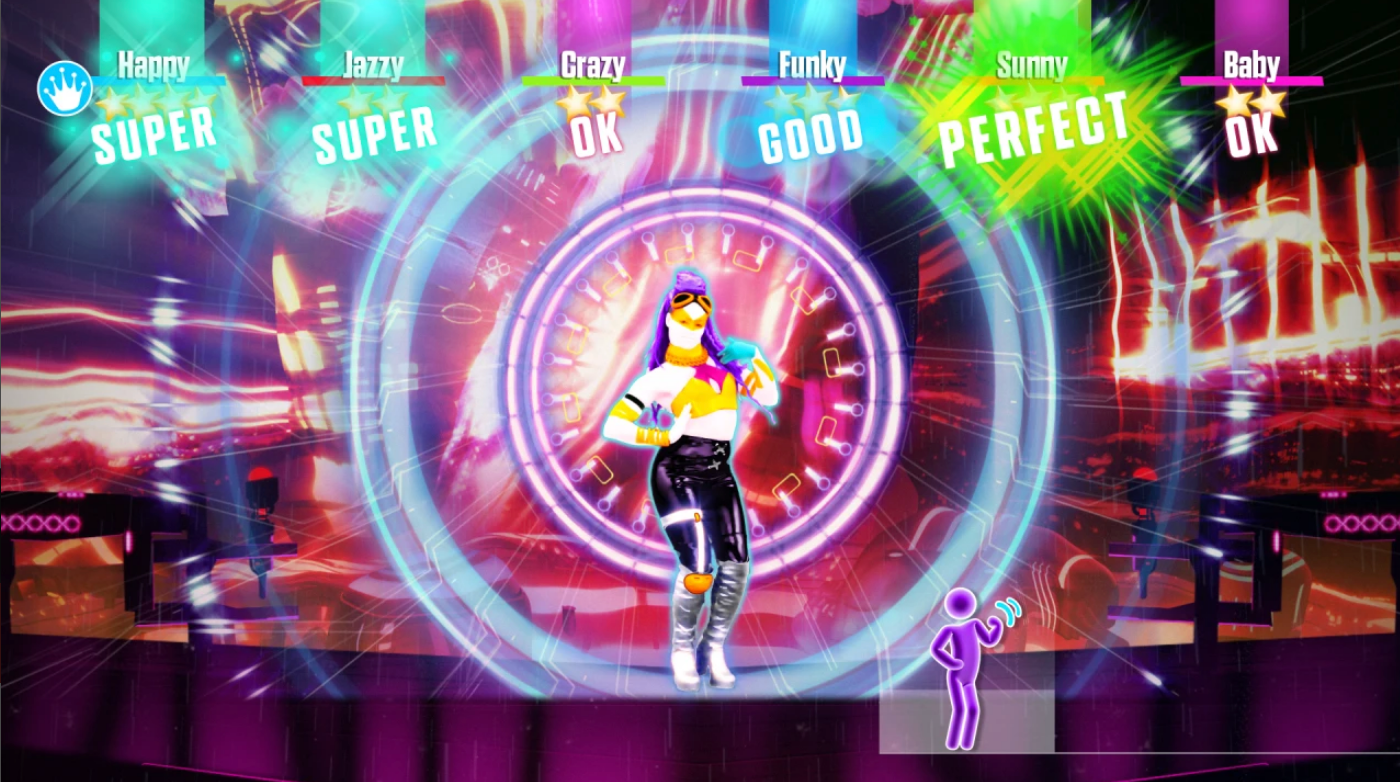
Task: Switch to the Funky player tab
Action: [810, 65]
